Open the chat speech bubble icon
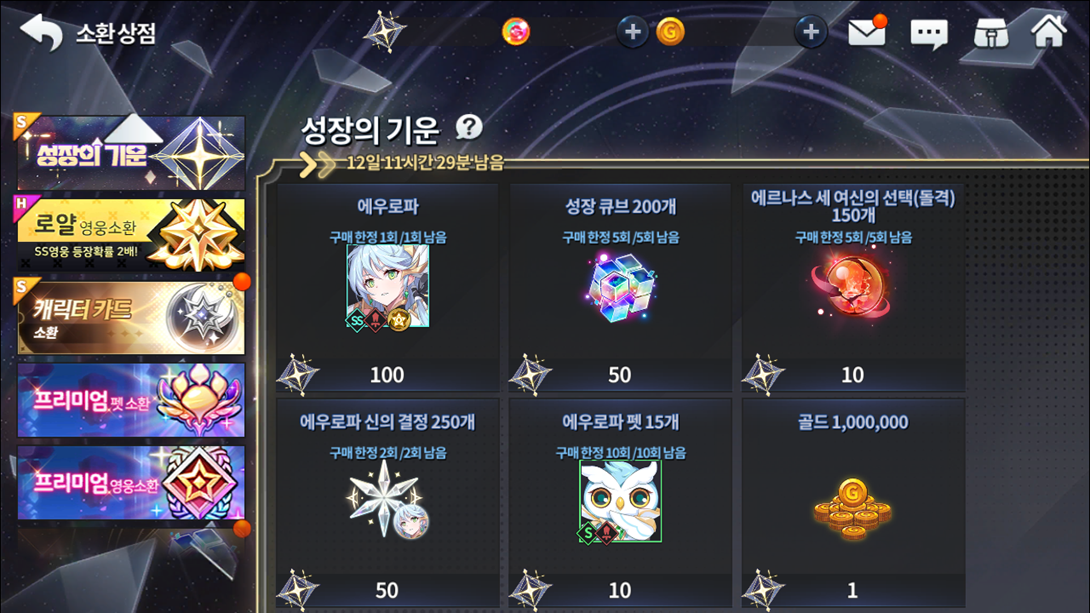Image resolution: width=1090 pixels, height=613 pixels. point(928,33)
